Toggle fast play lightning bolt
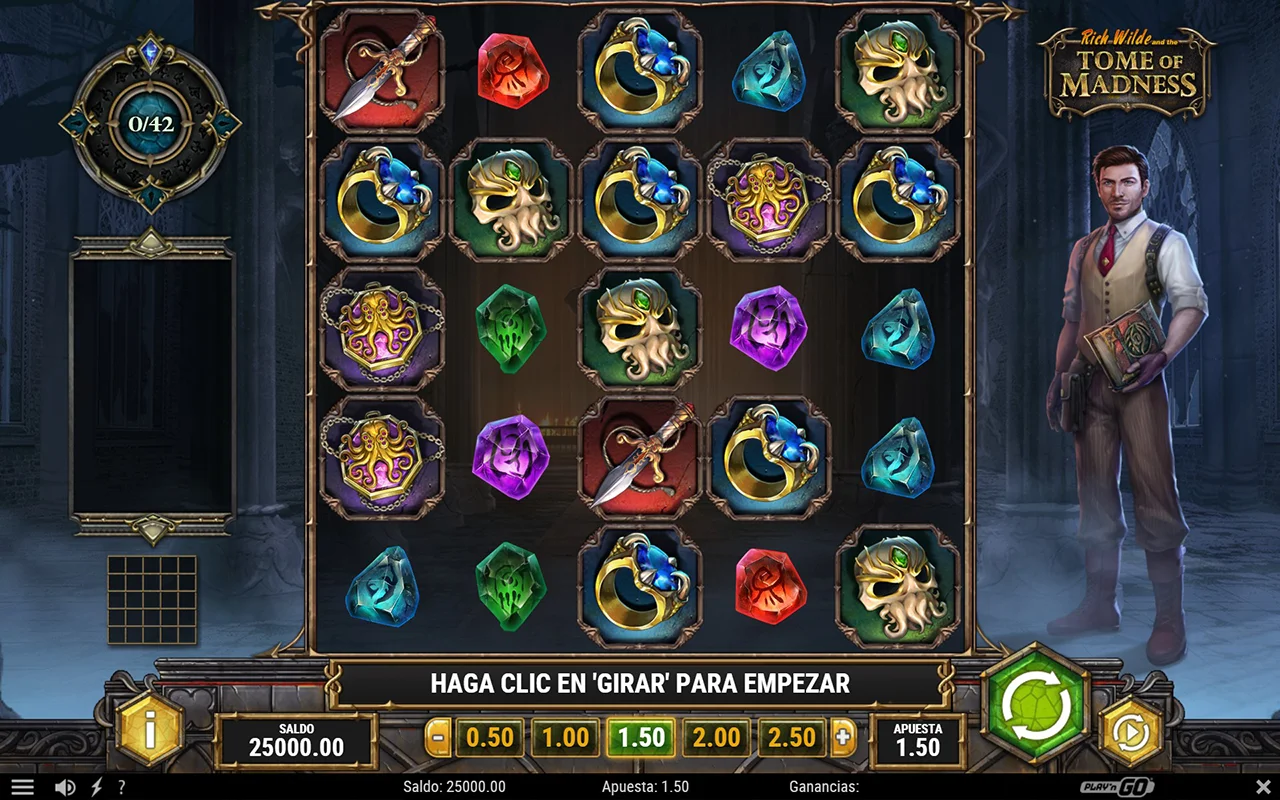The height and width of the screenshot is (800, 1280). click(x=97, y=787)
